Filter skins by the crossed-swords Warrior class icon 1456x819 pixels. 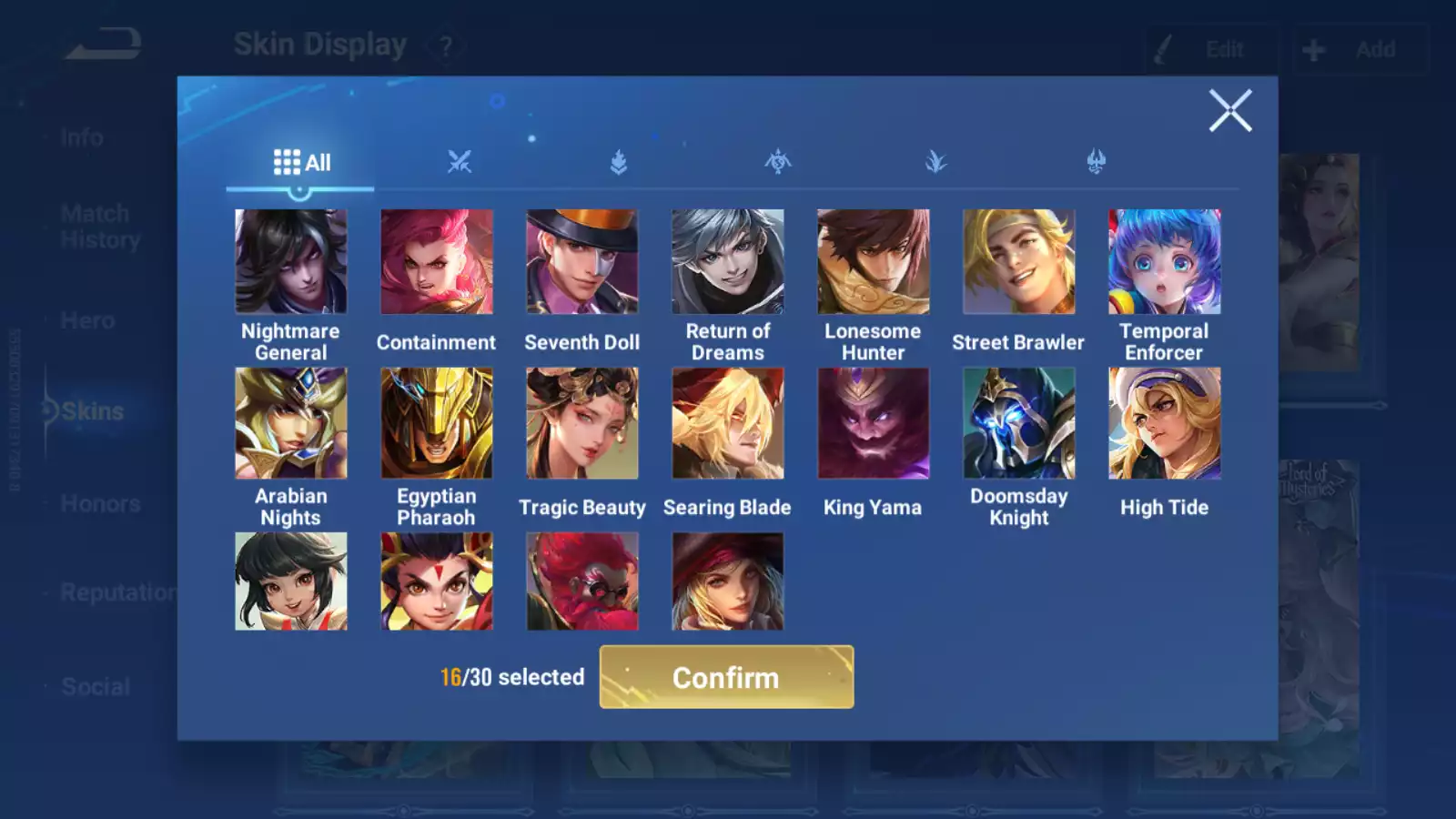click(x=460, y=161)
